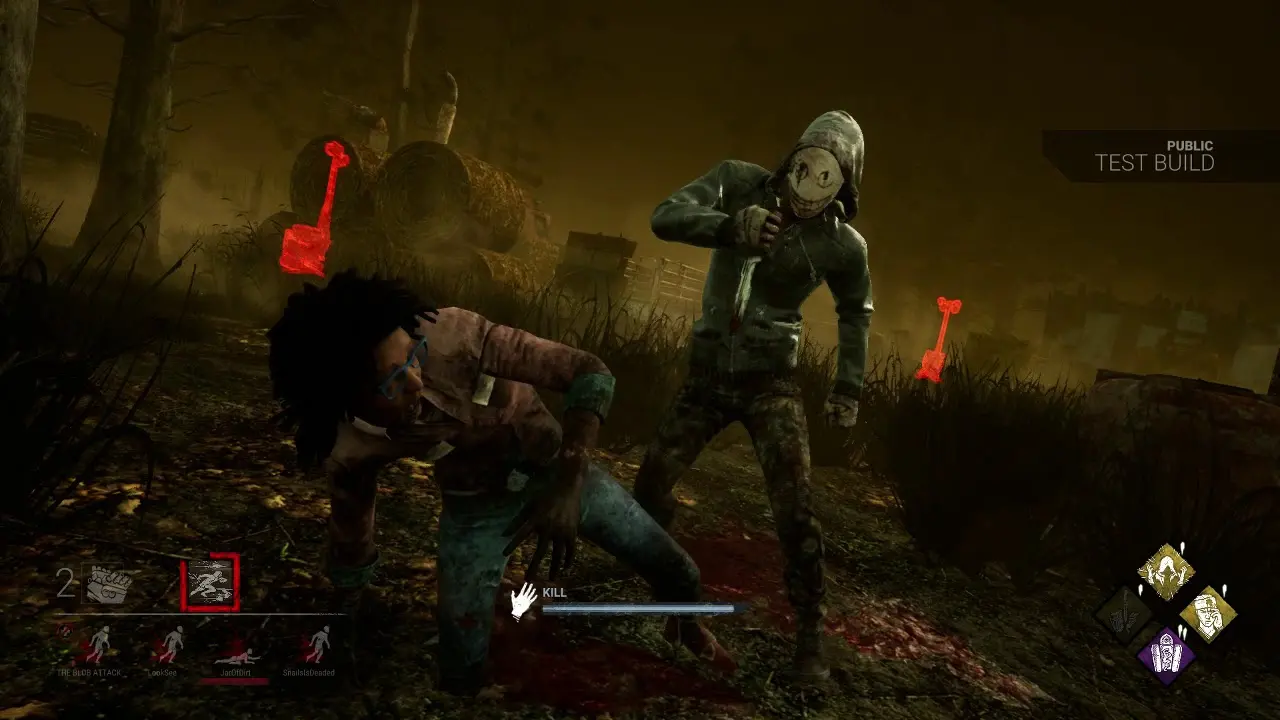Click the yellow perk showing a face

(1210, 613)
